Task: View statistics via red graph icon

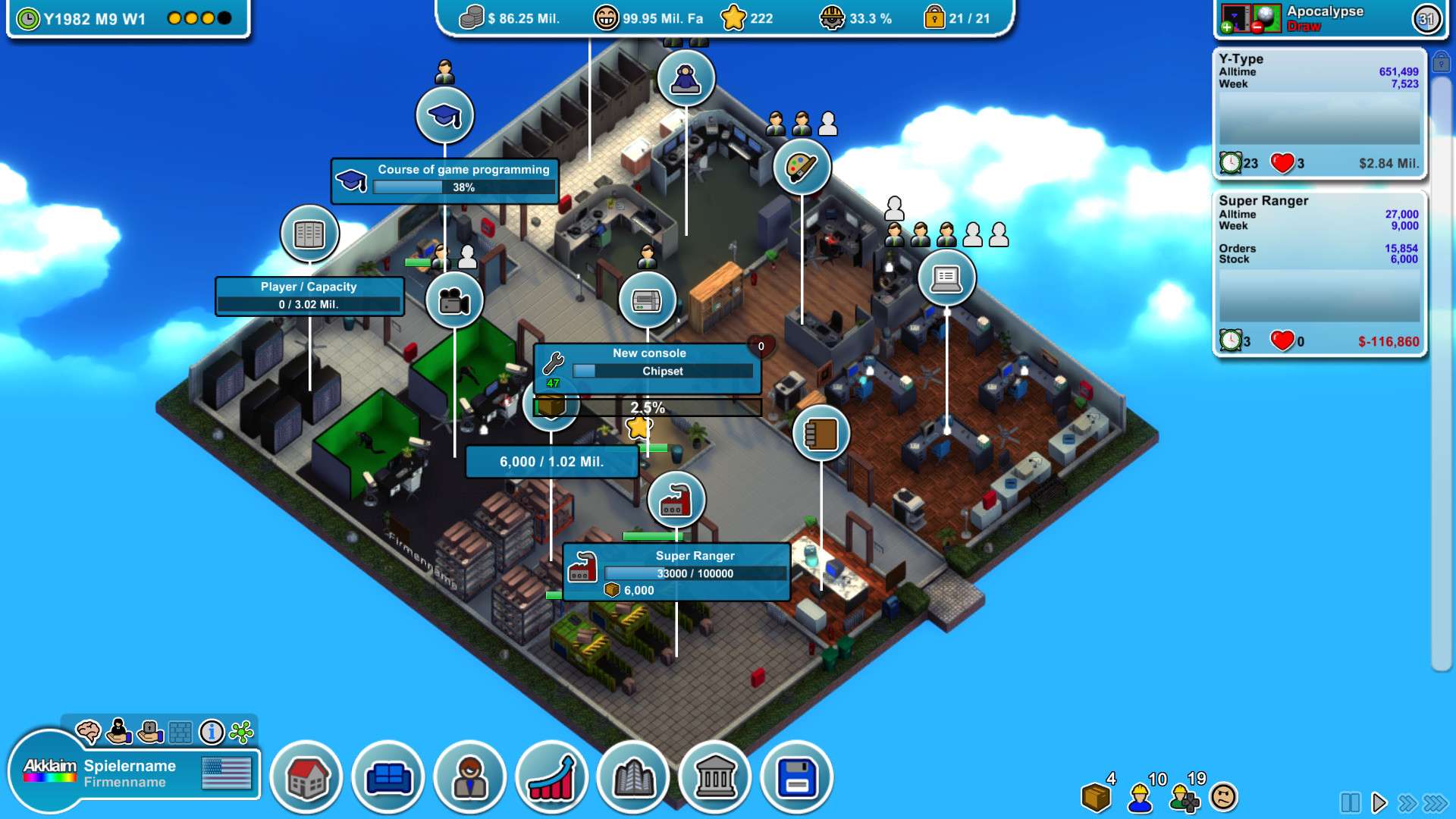Action: click(552, 777)
